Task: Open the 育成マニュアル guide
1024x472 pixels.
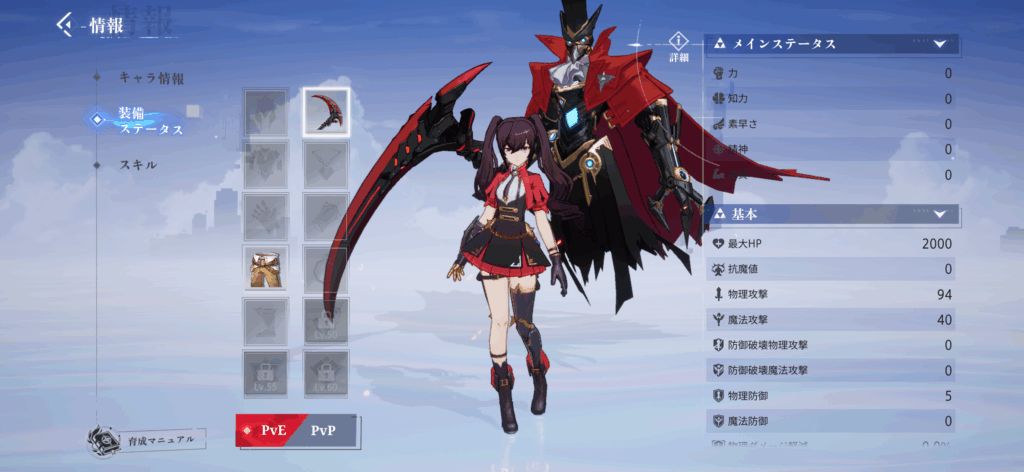Action: [x=147, y=438]
